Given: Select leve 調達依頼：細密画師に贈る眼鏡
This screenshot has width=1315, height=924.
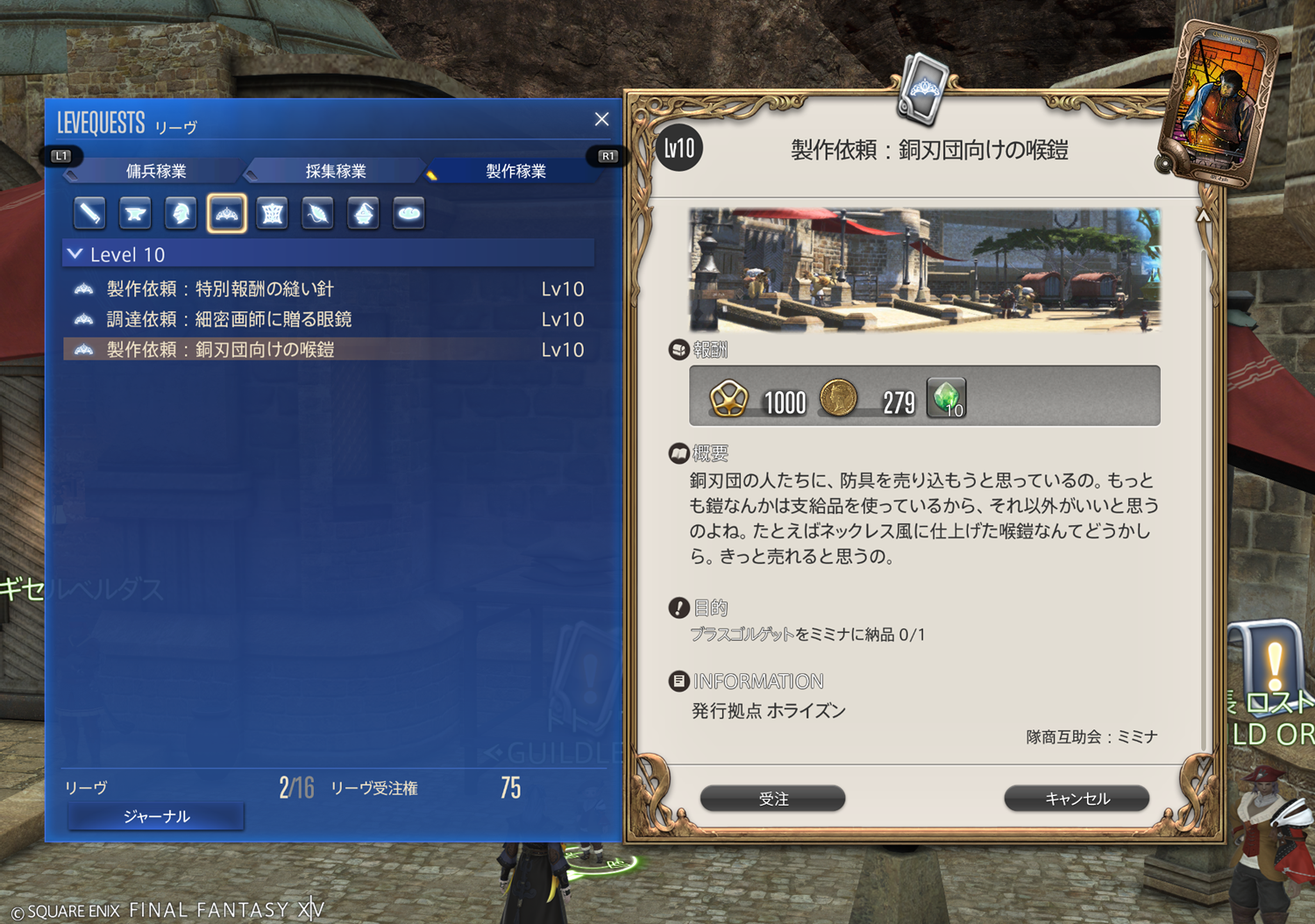Looking at the screenshot, I should click(229, 319).
